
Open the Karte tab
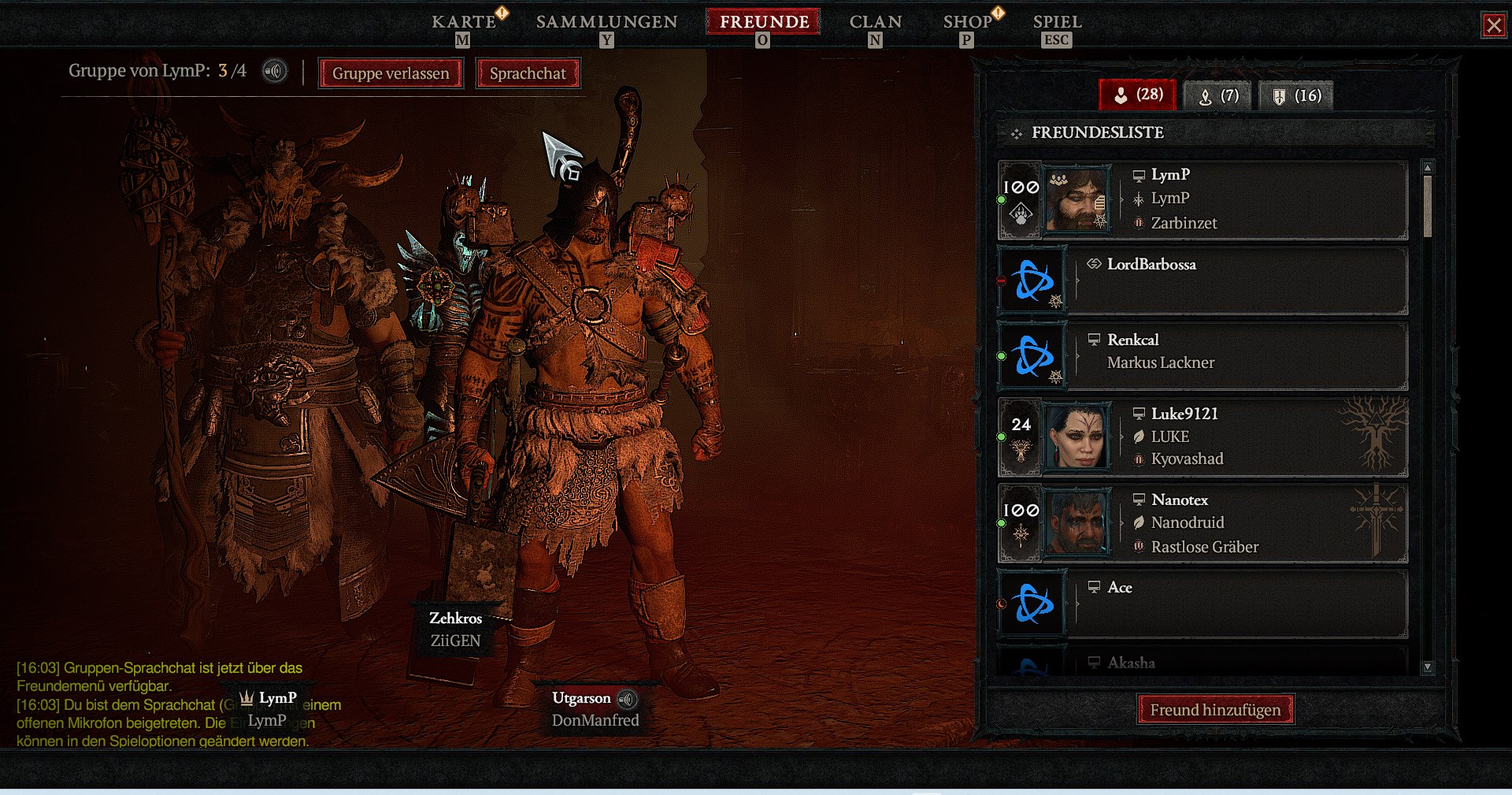tap(464, 22)
